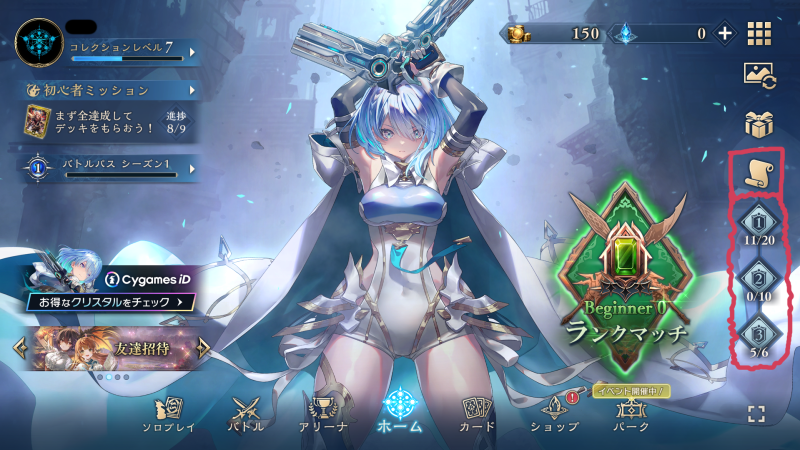The width and height of the screenshot is (800, 450).
Task: Show the next banner with right arrow
Action: (204, 347)
